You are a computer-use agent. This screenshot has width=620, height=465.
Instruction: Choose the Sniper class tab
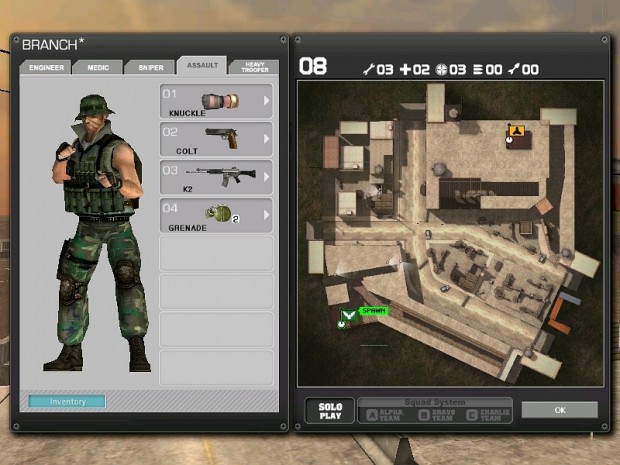tap(150, 68)
